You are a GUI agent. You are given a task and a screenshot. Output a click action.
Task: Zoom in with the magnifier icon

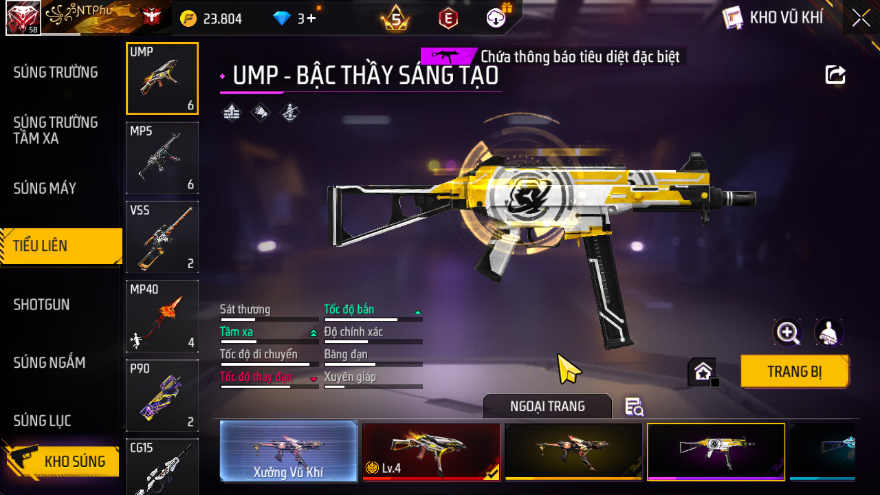coord(788,333)
